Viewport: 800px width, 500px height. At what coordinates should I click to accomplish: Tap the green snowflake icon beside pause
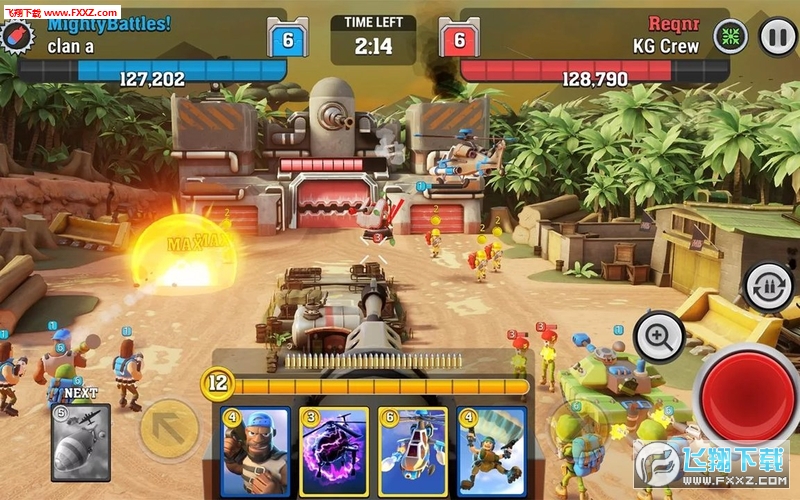coord(730,38)
